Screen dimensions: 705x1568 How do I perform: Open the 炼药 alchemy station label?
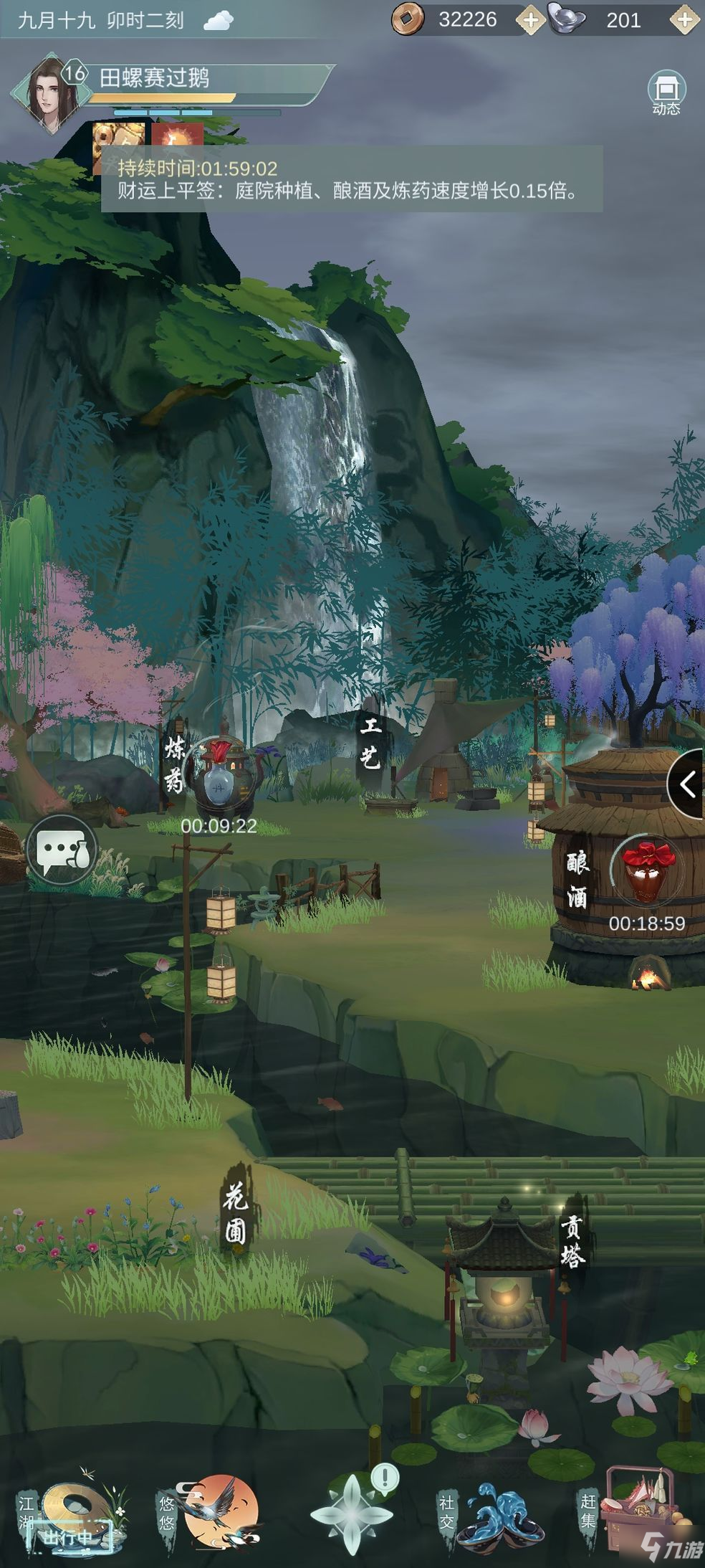click(175, 766)
